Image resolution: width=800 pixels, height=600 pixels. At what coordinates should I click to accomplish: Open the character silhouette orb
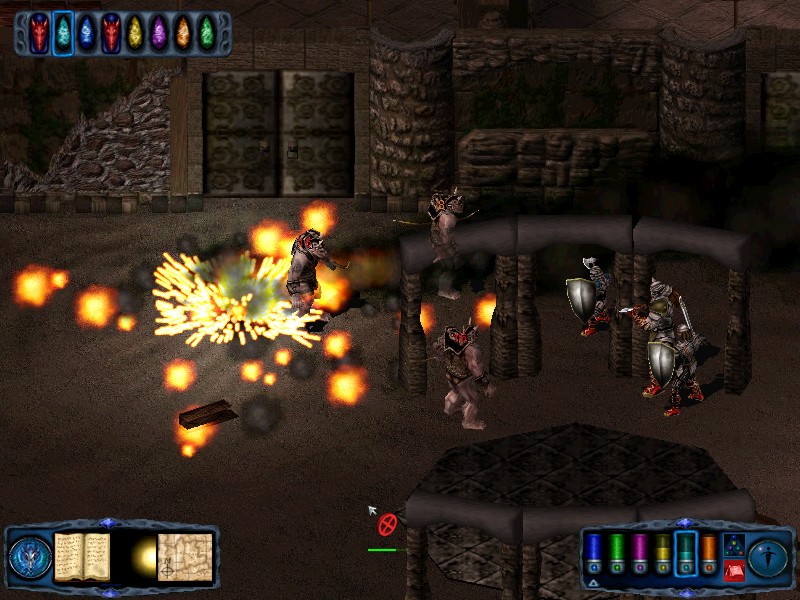pyautogui.click(x=768, y=557)
